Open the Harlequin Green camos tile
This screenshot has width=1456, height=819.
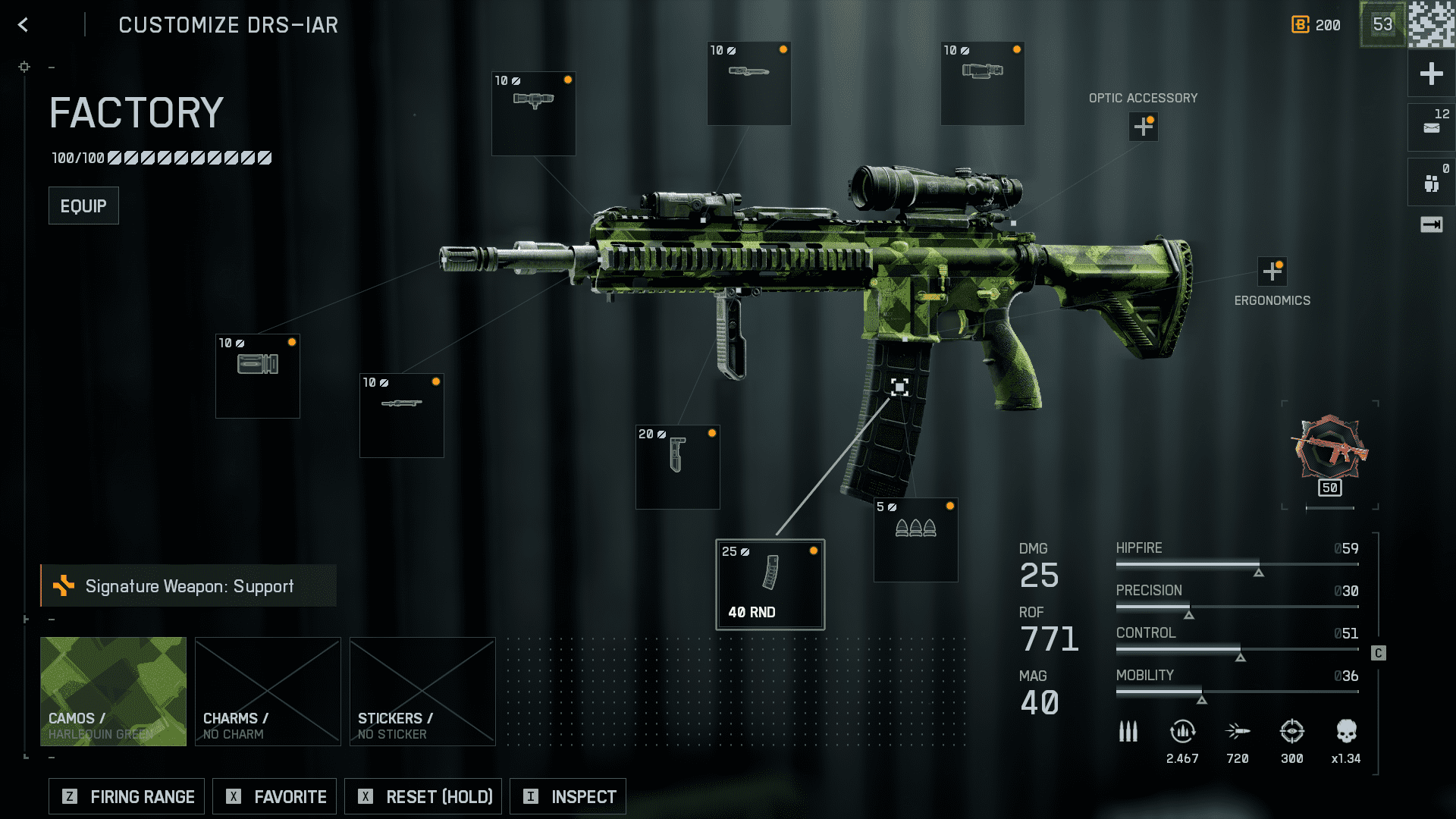coord(113,691)
